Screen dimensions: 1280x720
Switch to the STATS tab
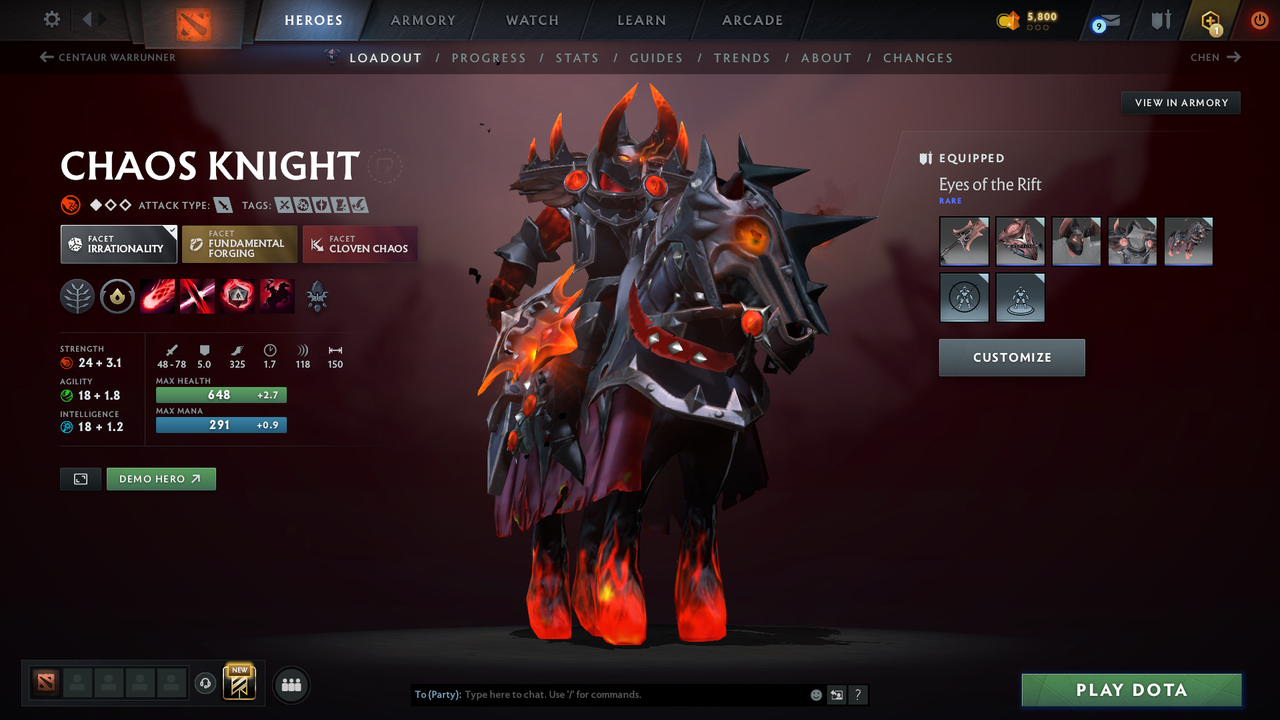point(577,58)
